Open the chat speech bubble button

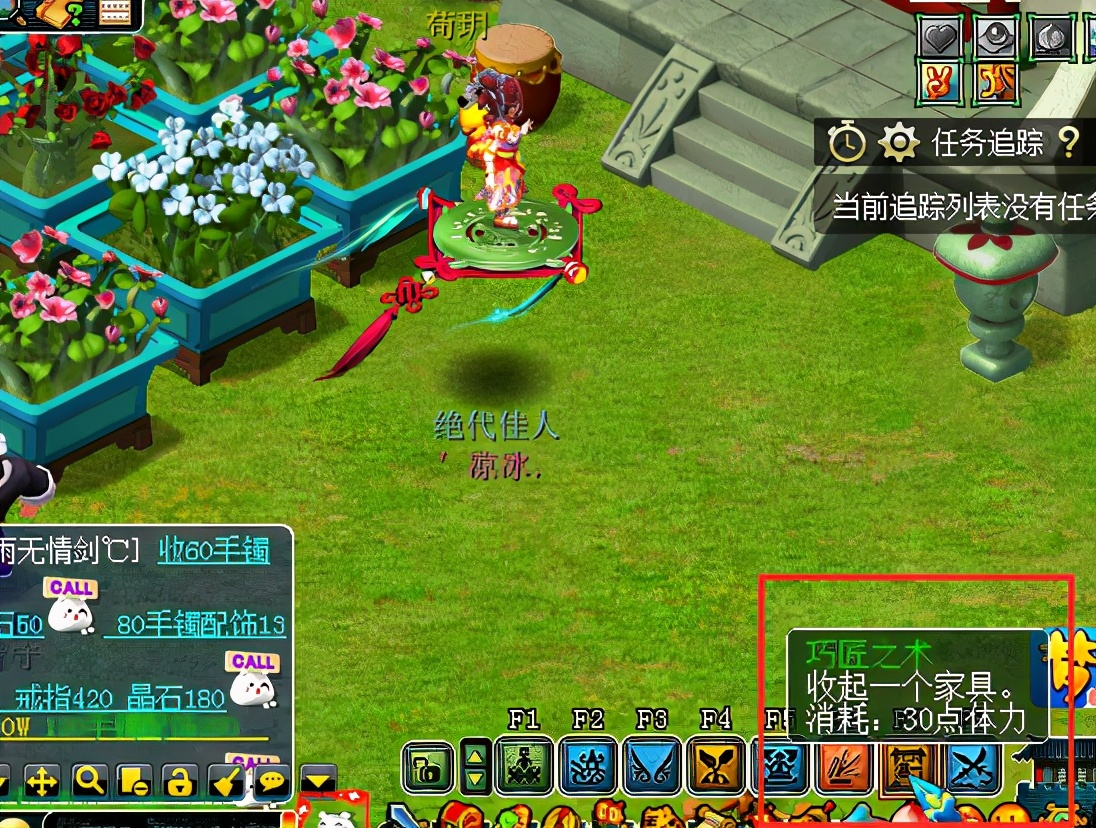coord(271,780)
